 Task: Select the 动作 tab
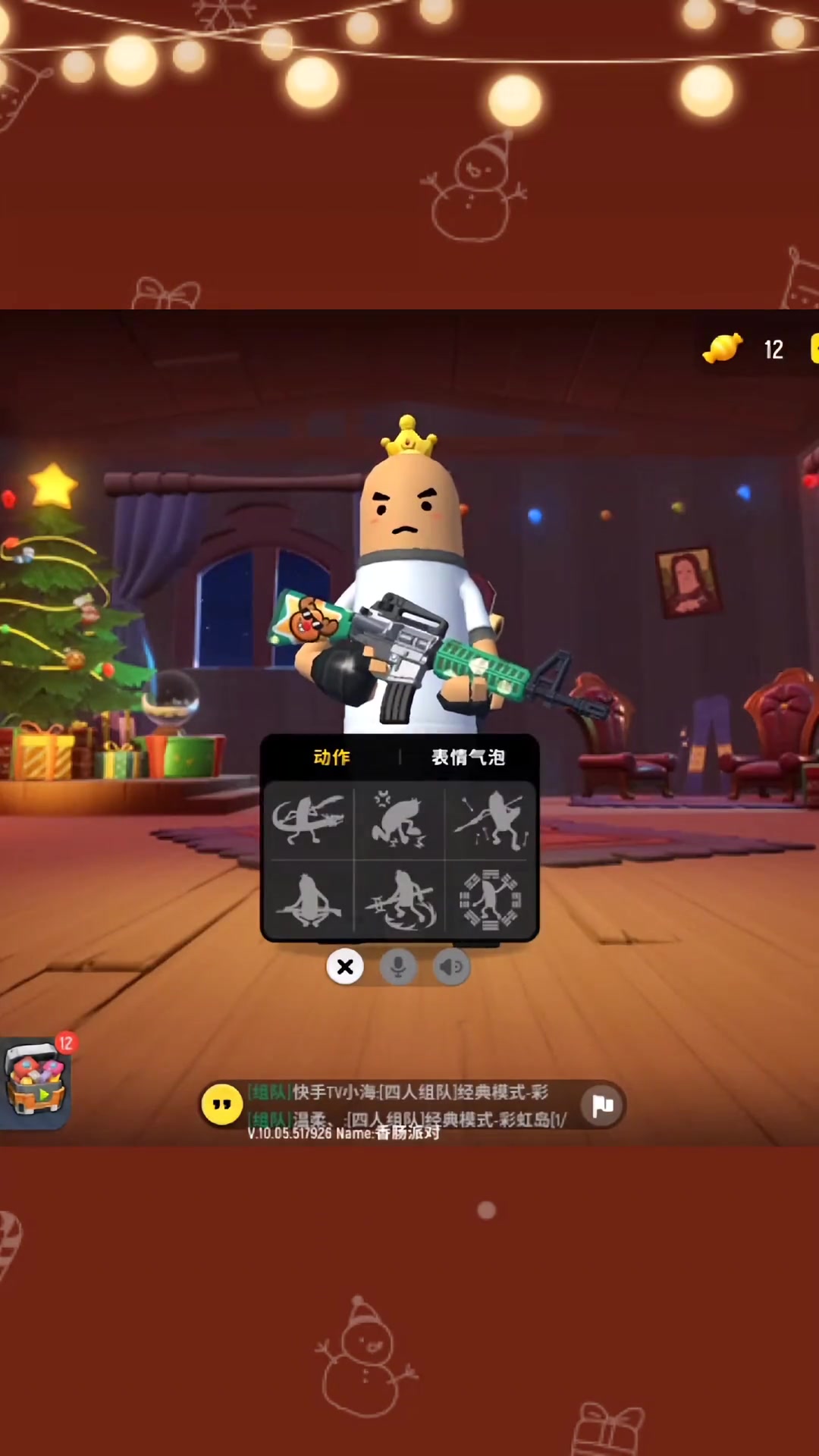[331, 757]
